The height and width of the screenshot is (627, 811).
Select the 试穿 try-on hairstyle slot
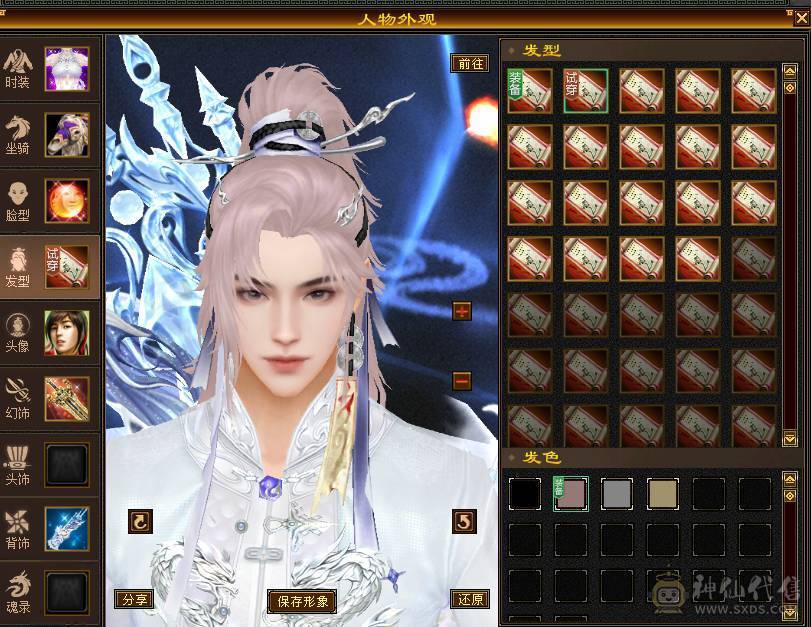[585, 91]
